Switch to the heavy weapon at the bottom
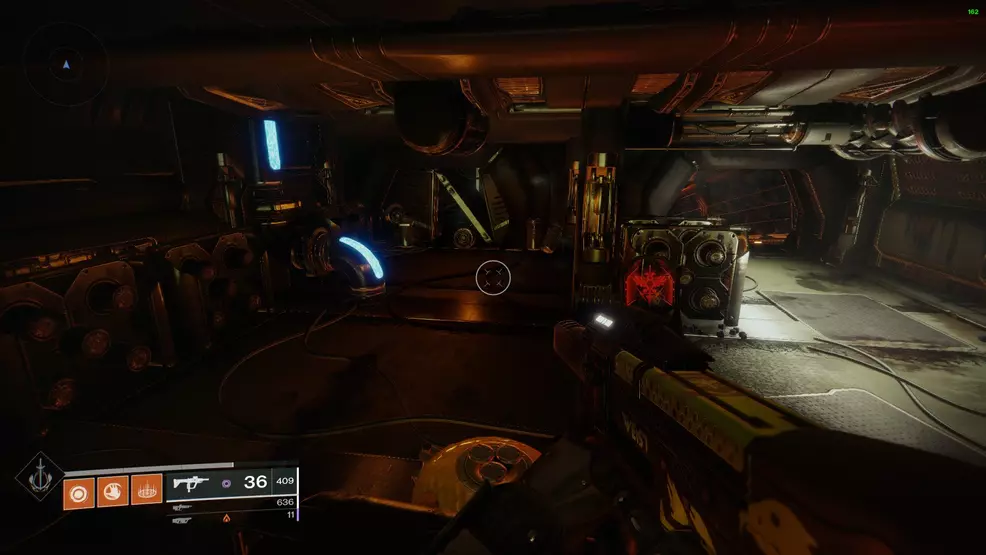Image resolution: width=986 pixels, height=555 pixels. [x=182, y=519]
